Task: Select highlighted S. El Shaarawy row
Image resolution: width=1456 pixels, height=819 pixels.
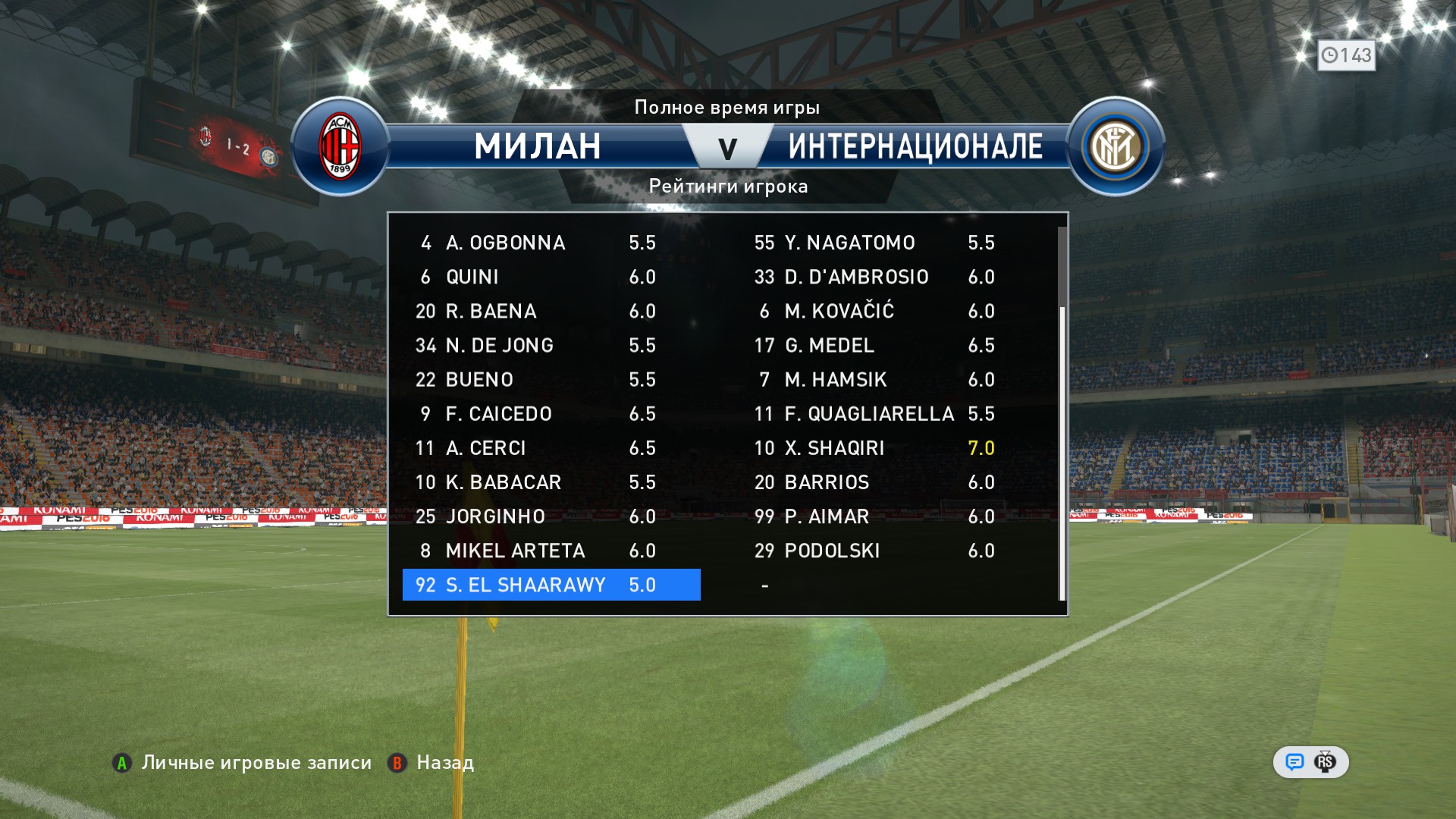Action: 551,585
